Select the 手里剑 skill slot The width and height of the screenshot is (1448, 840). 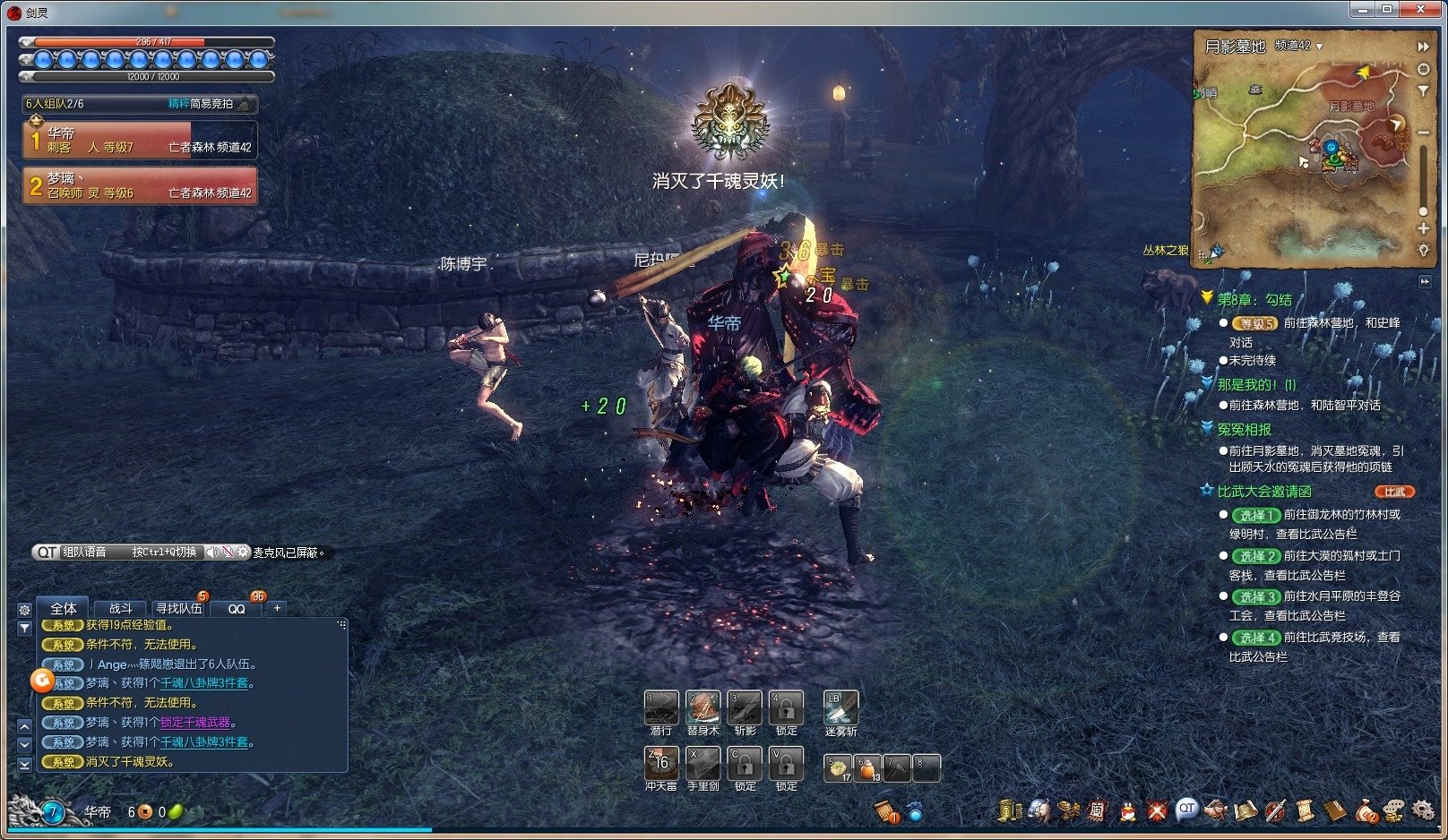pyautogui.click(x=703, y=764)
